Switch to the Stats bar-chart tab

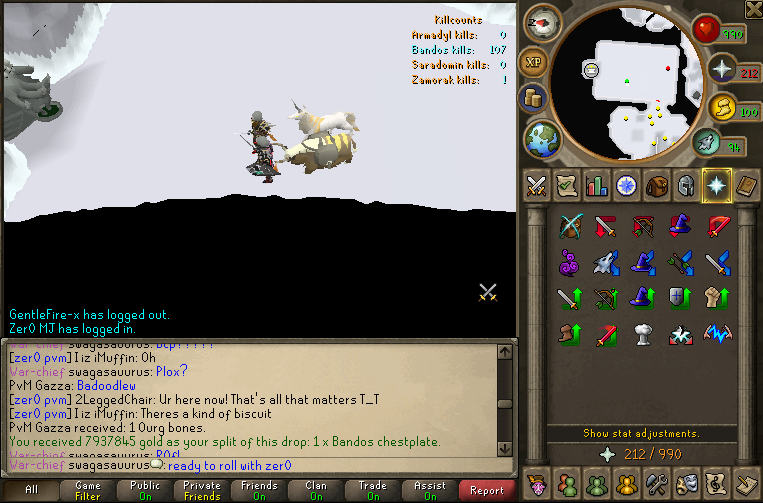[x=597, y=186]
